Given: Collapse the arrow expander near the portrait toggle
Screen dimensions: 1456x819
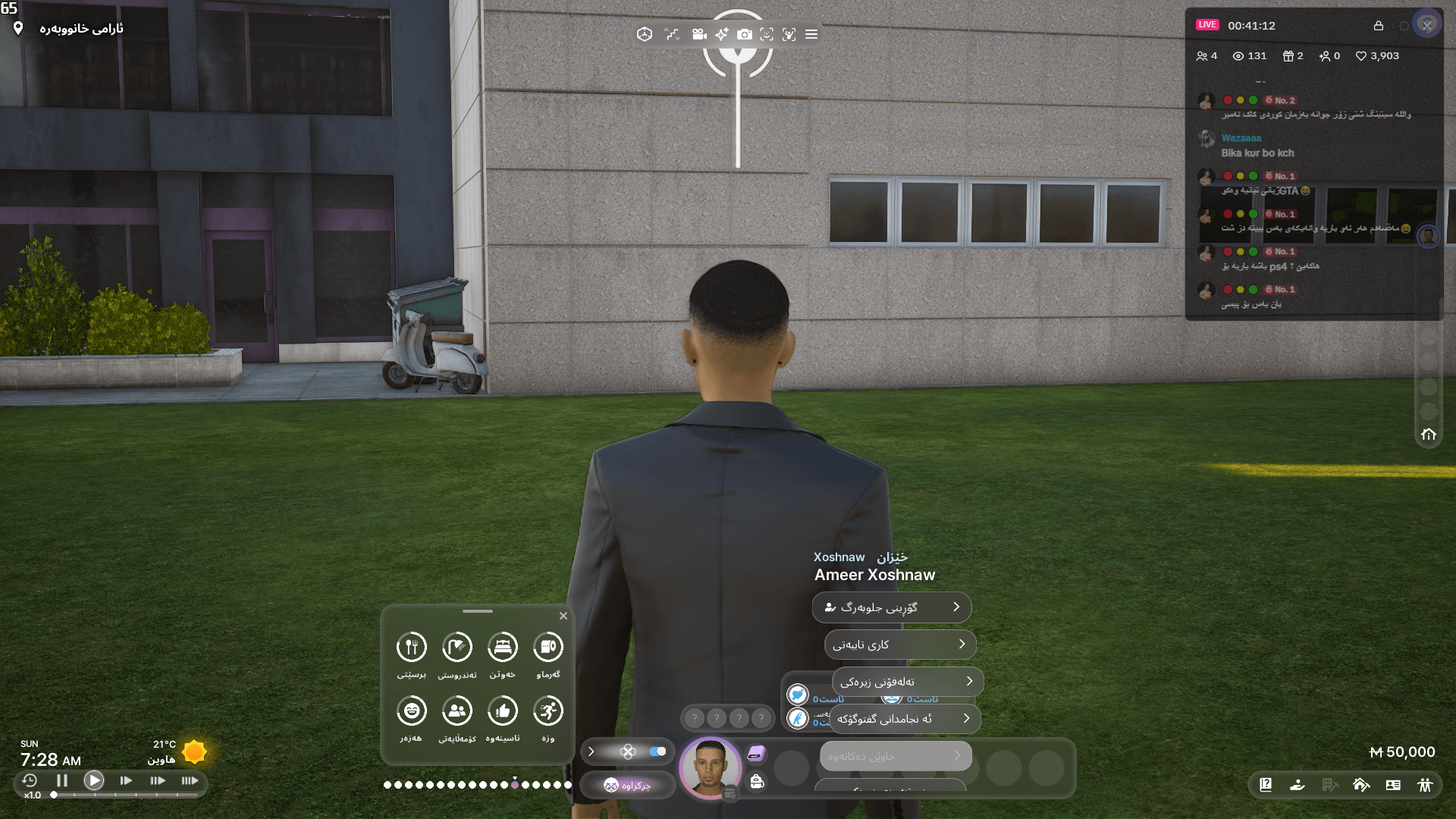Looking at the screenshot, I should [x=591, y=752].
